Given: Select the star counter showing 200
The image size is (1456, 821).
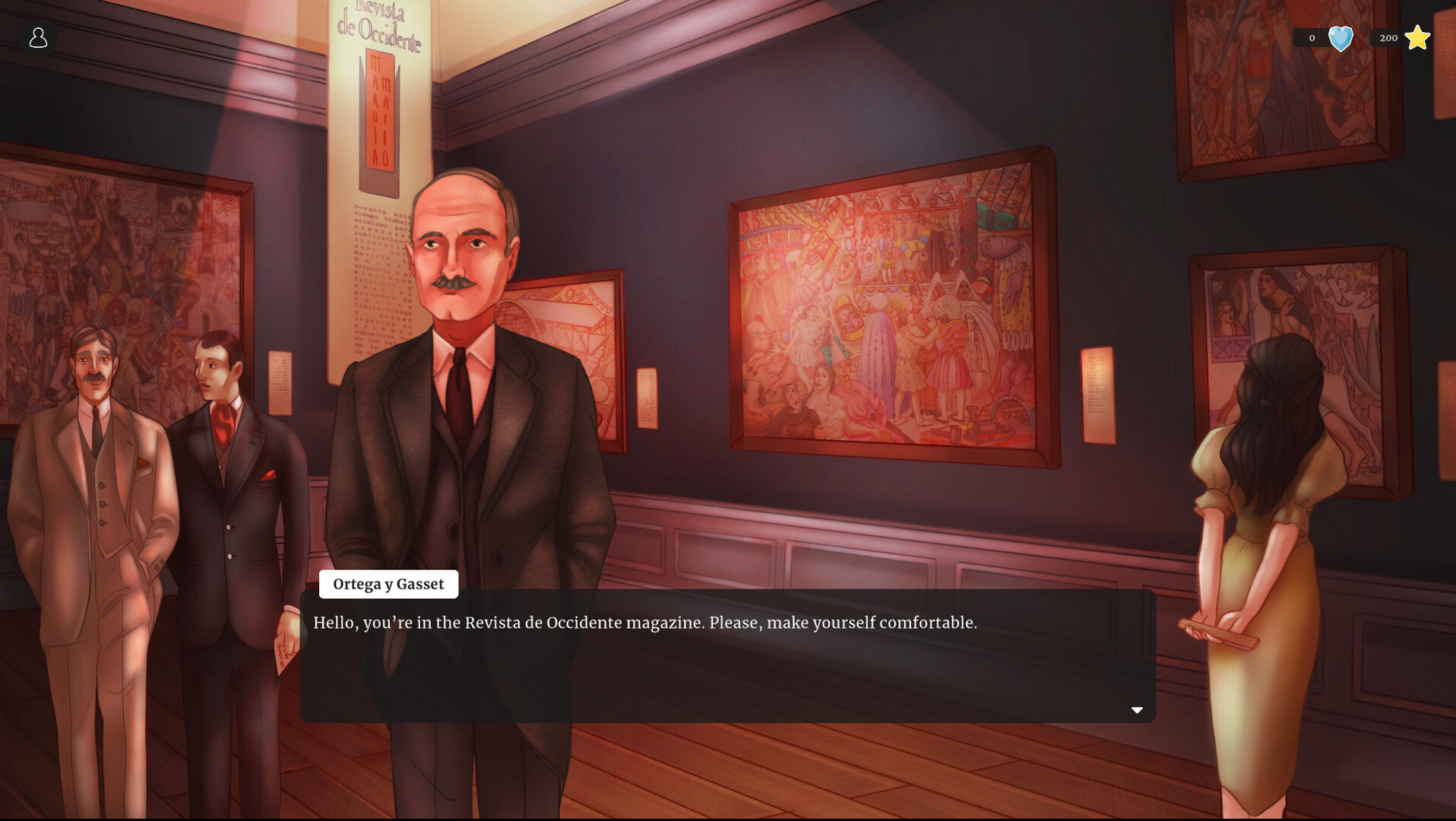Looking at the screenshot, I should pos(1388,38).
